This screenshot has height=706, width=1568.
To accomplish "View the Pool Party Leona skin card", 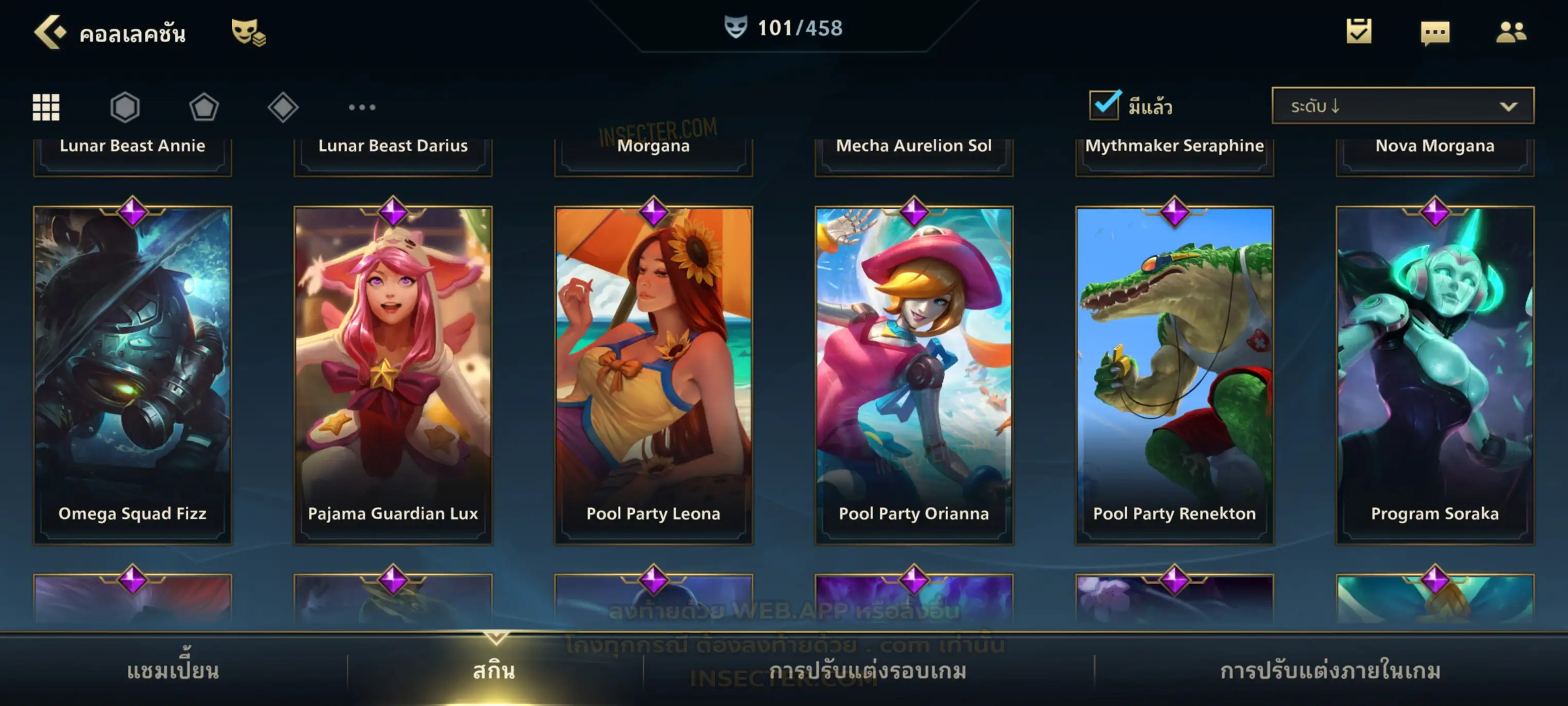I will point(654,375).
